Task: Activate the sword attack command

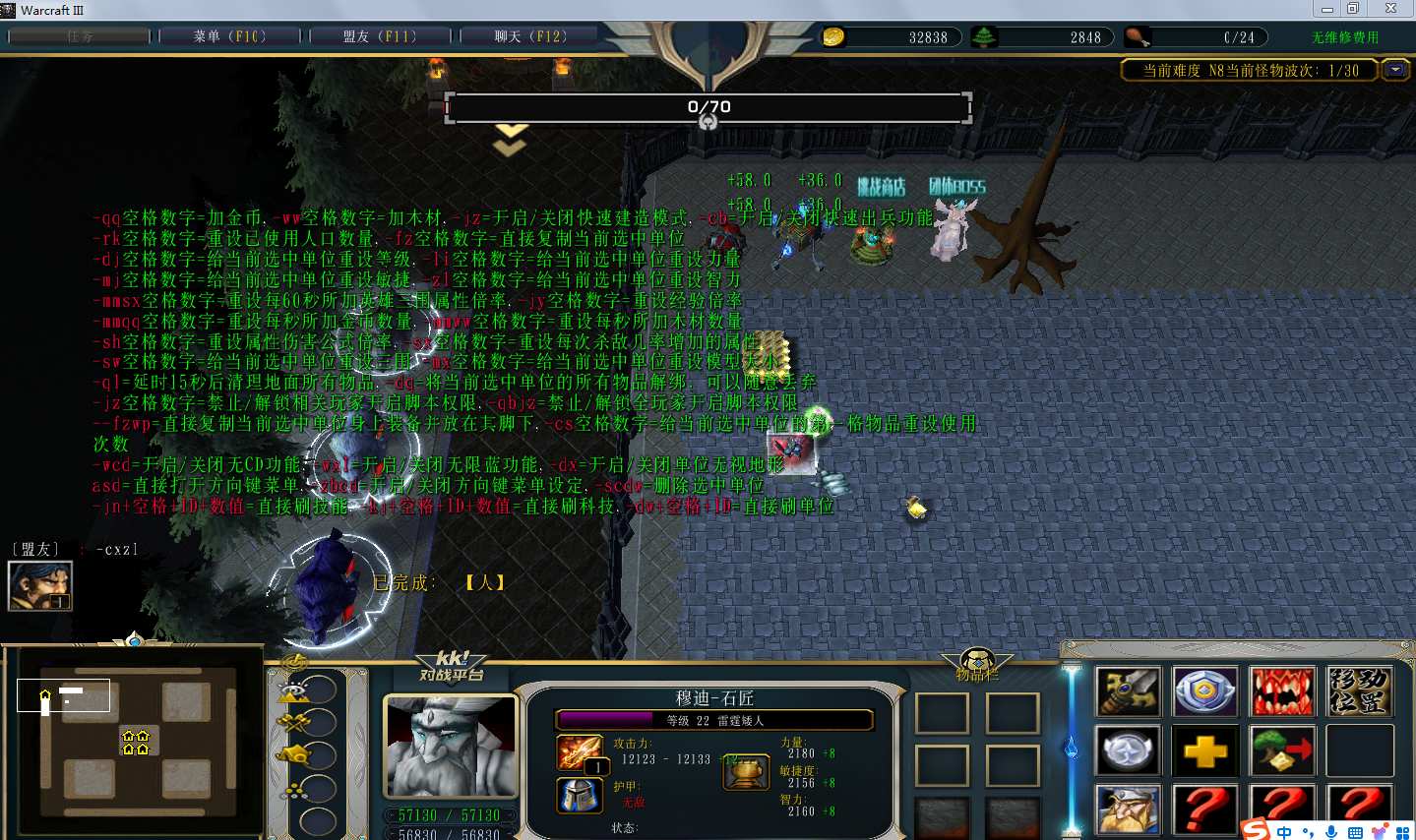Action: click(1129, 691)
